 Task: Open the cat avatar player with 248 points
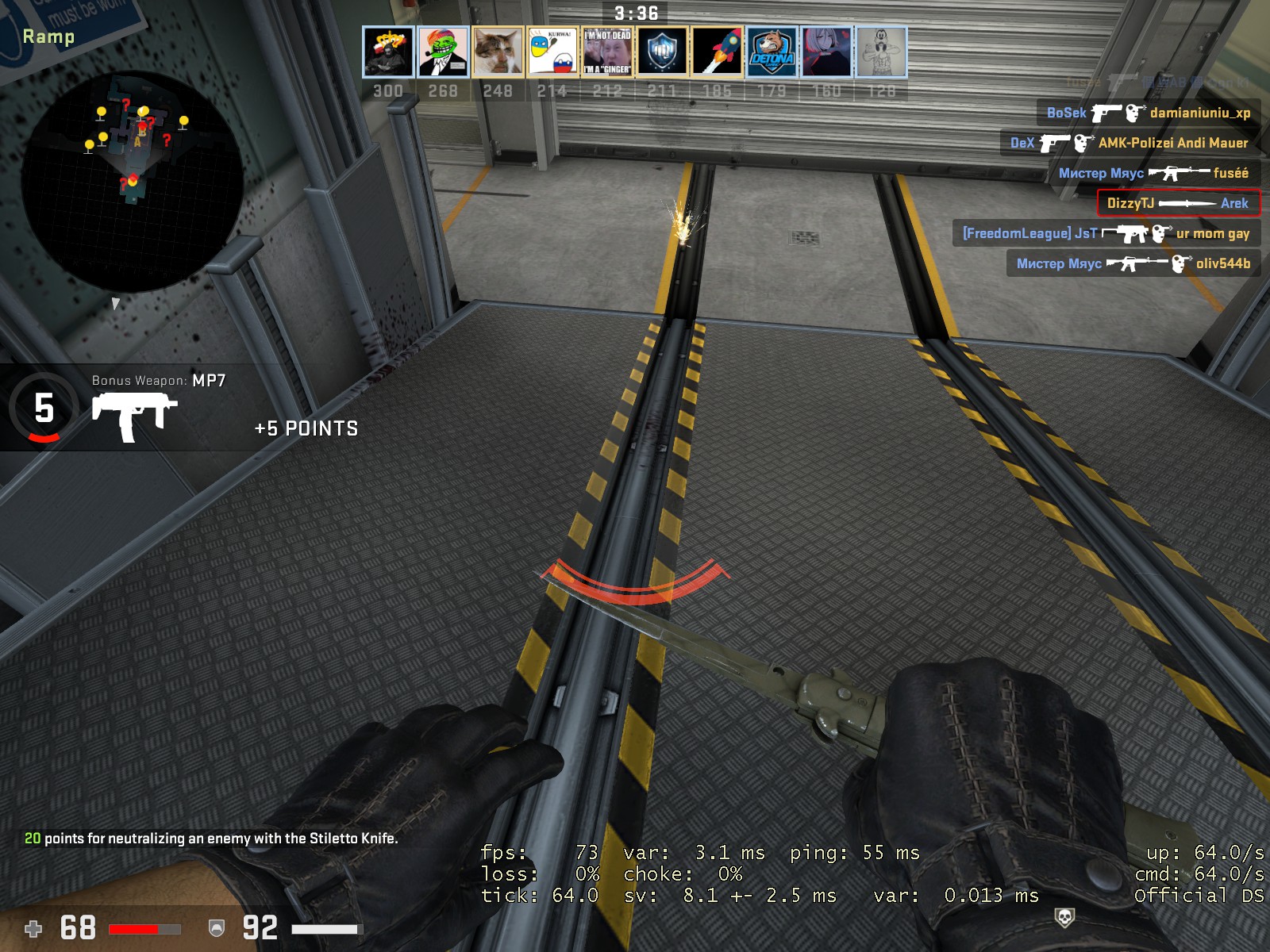[x=498, y=52]
